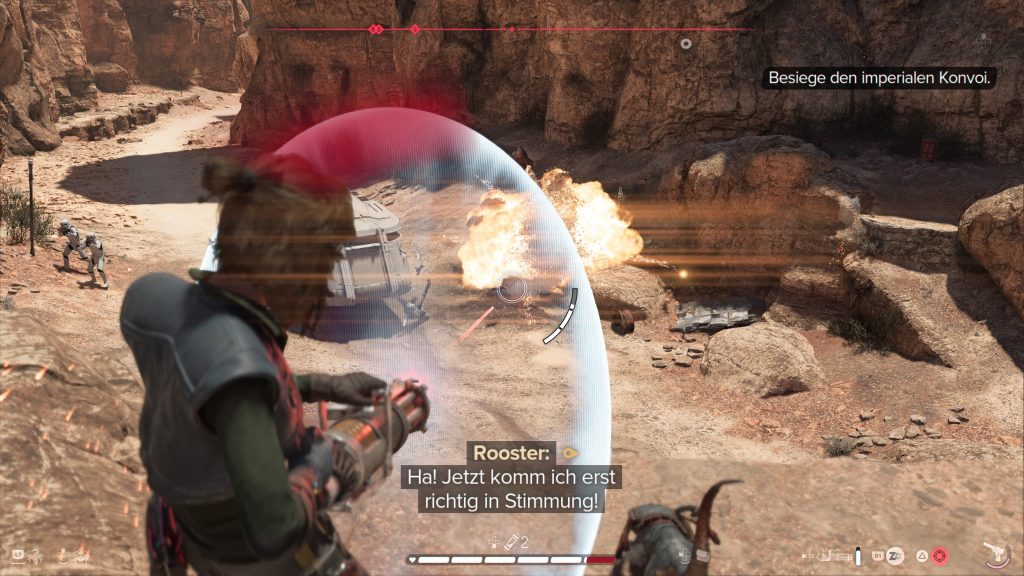The height and width of the screenshot is (576, 1024).
Task: Select the imperial convoy objective tracker
Action: [x=879, y=77]
